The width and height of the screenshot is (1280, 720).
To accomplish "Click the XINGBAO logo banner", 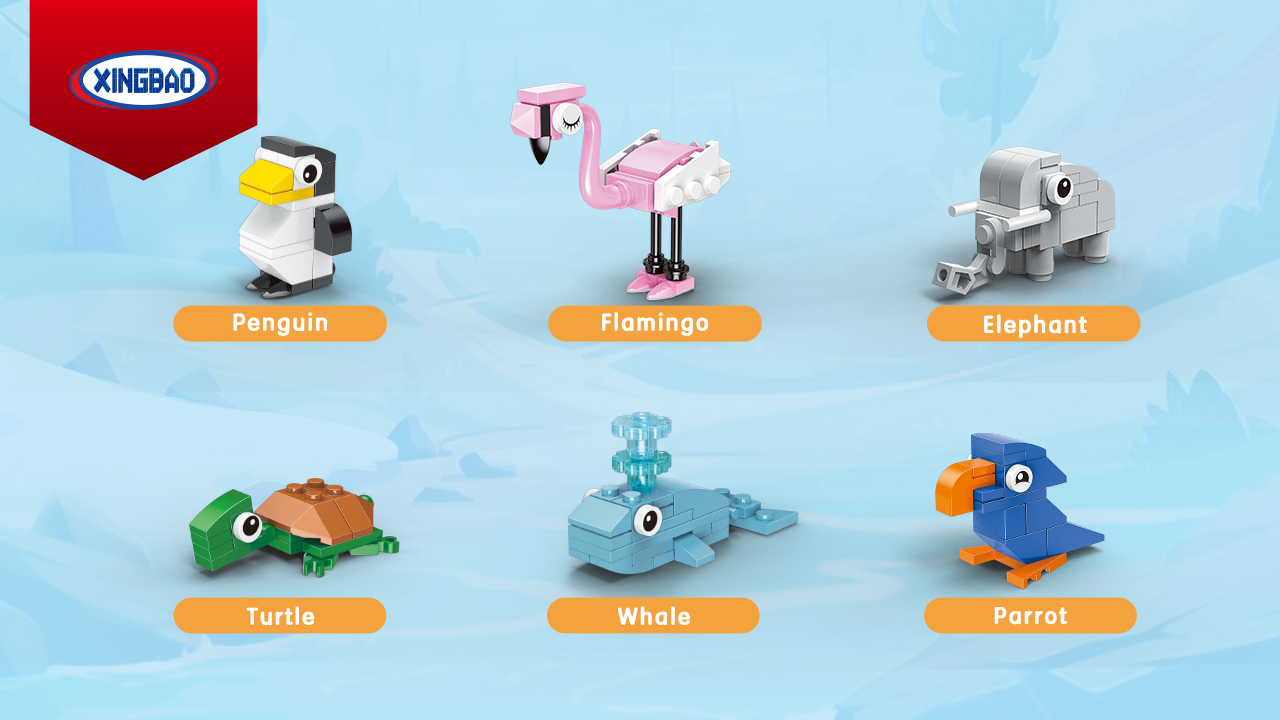I will point(144,80).
